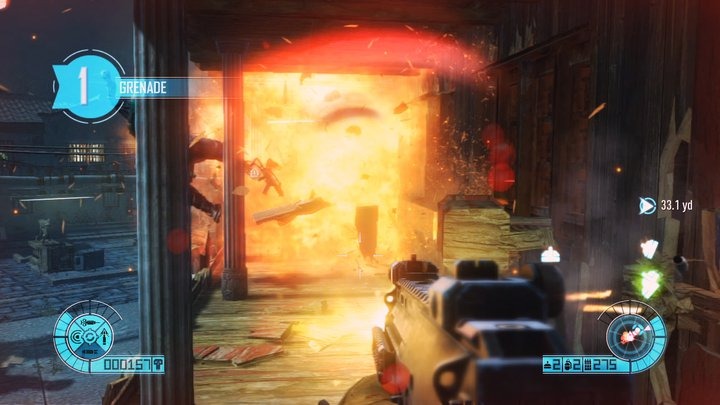Click the grenade skillshot combo badge

(89, 86)
